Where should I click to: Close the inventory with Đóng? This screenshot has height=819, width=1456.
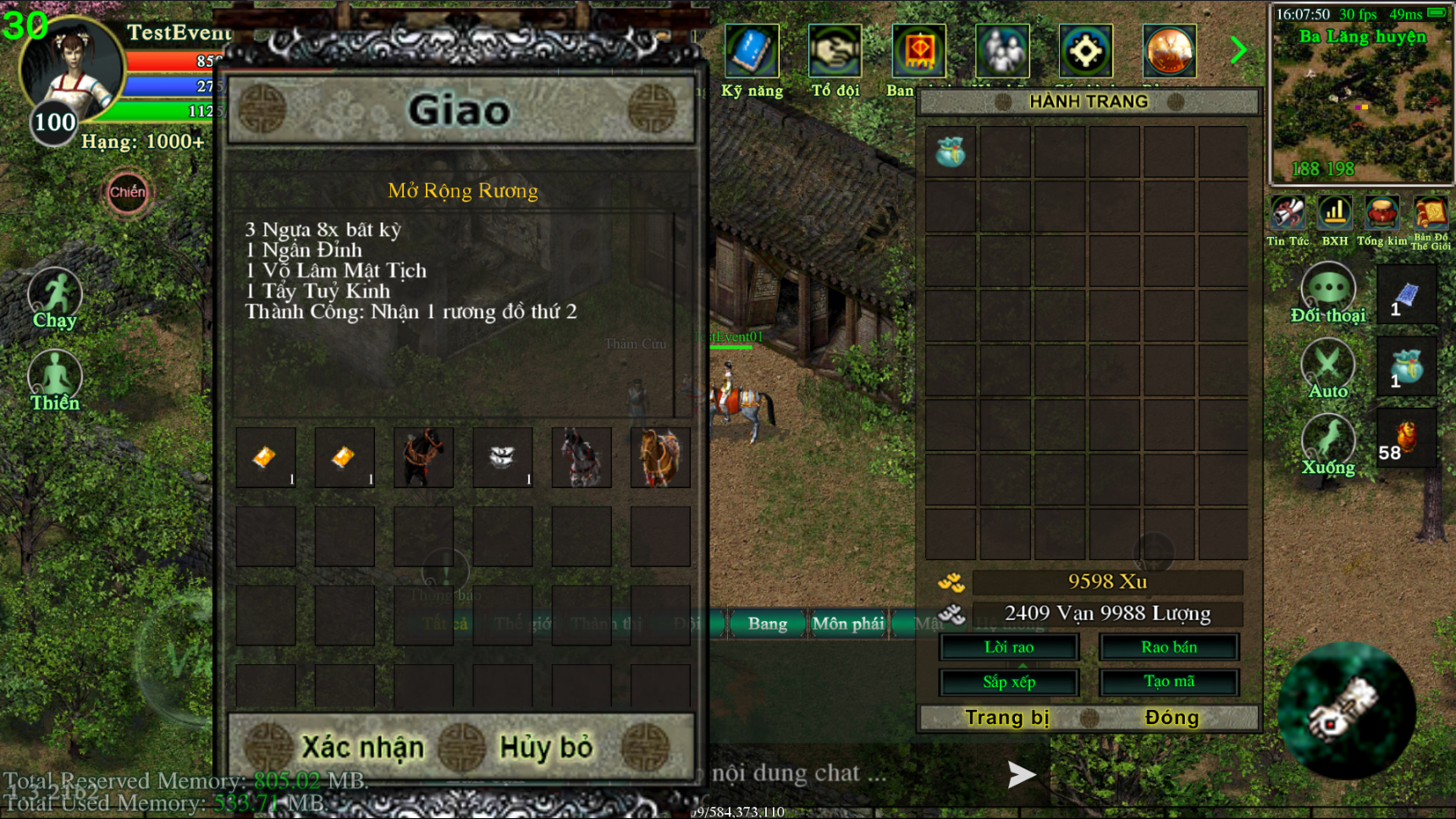(x=1172, y=718)
